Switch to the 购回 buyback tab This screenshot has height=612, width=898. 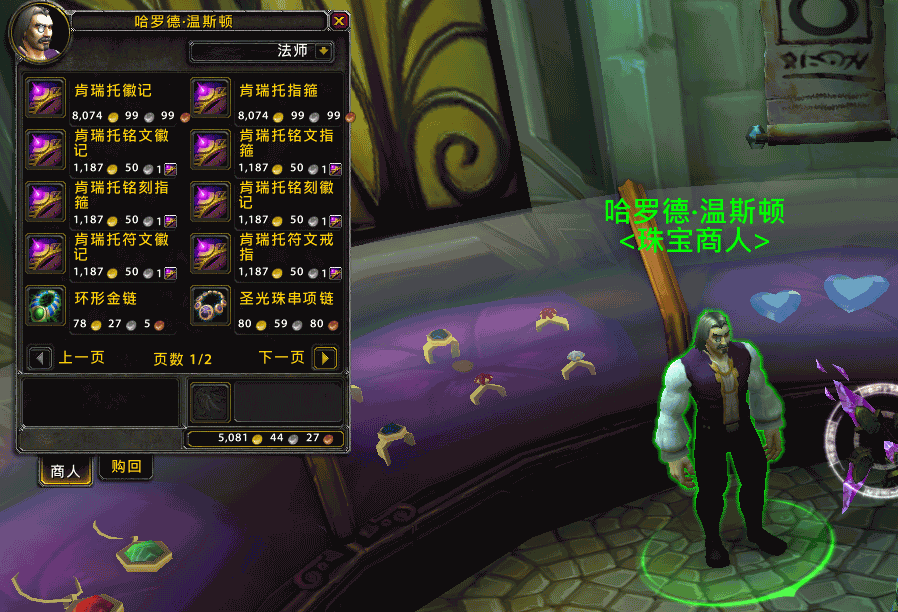[126, 467]
